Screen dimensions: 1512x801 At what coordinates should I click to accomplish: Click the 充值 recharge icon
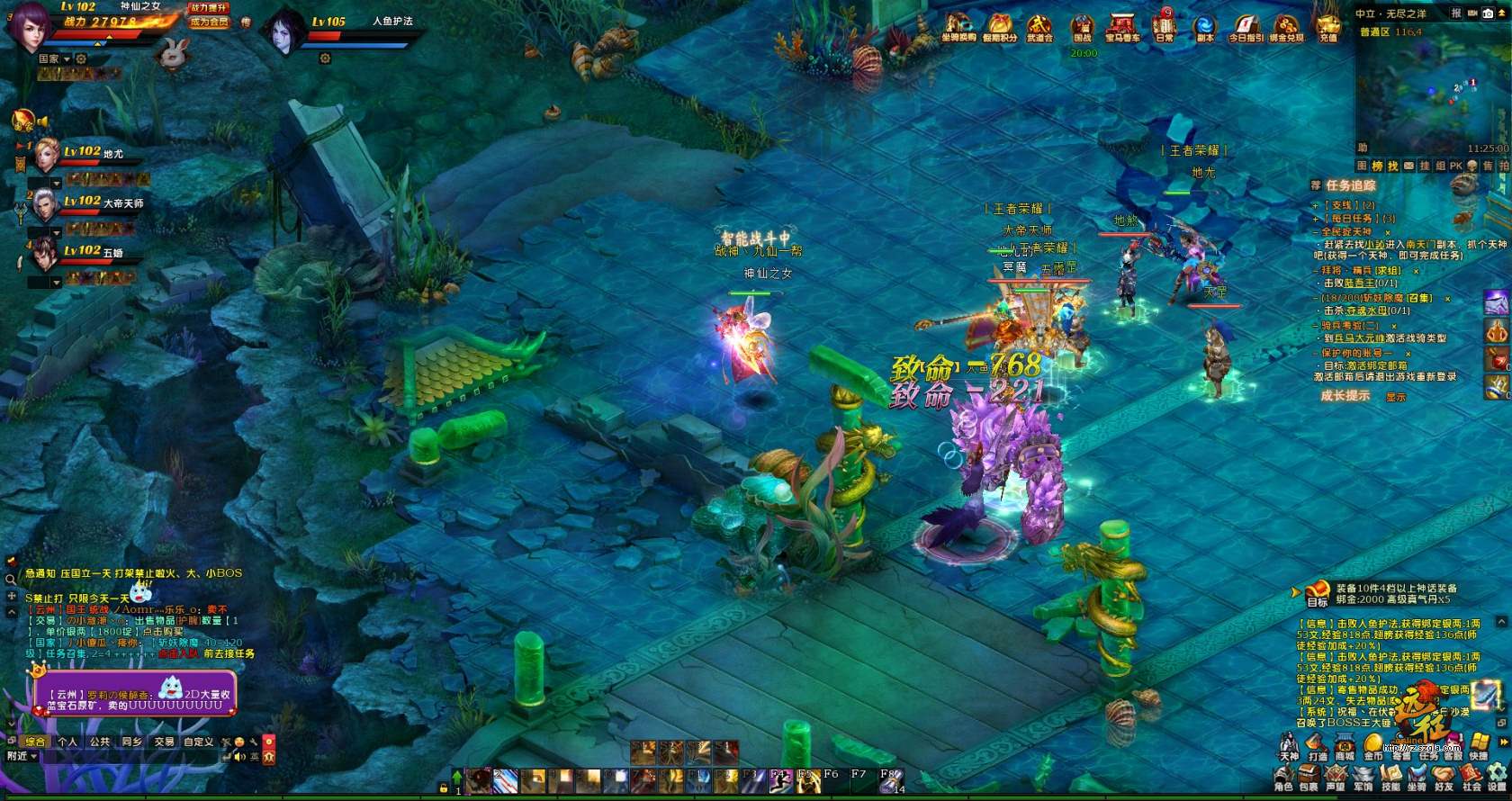pyautogui.click(x=1327, y=26)
